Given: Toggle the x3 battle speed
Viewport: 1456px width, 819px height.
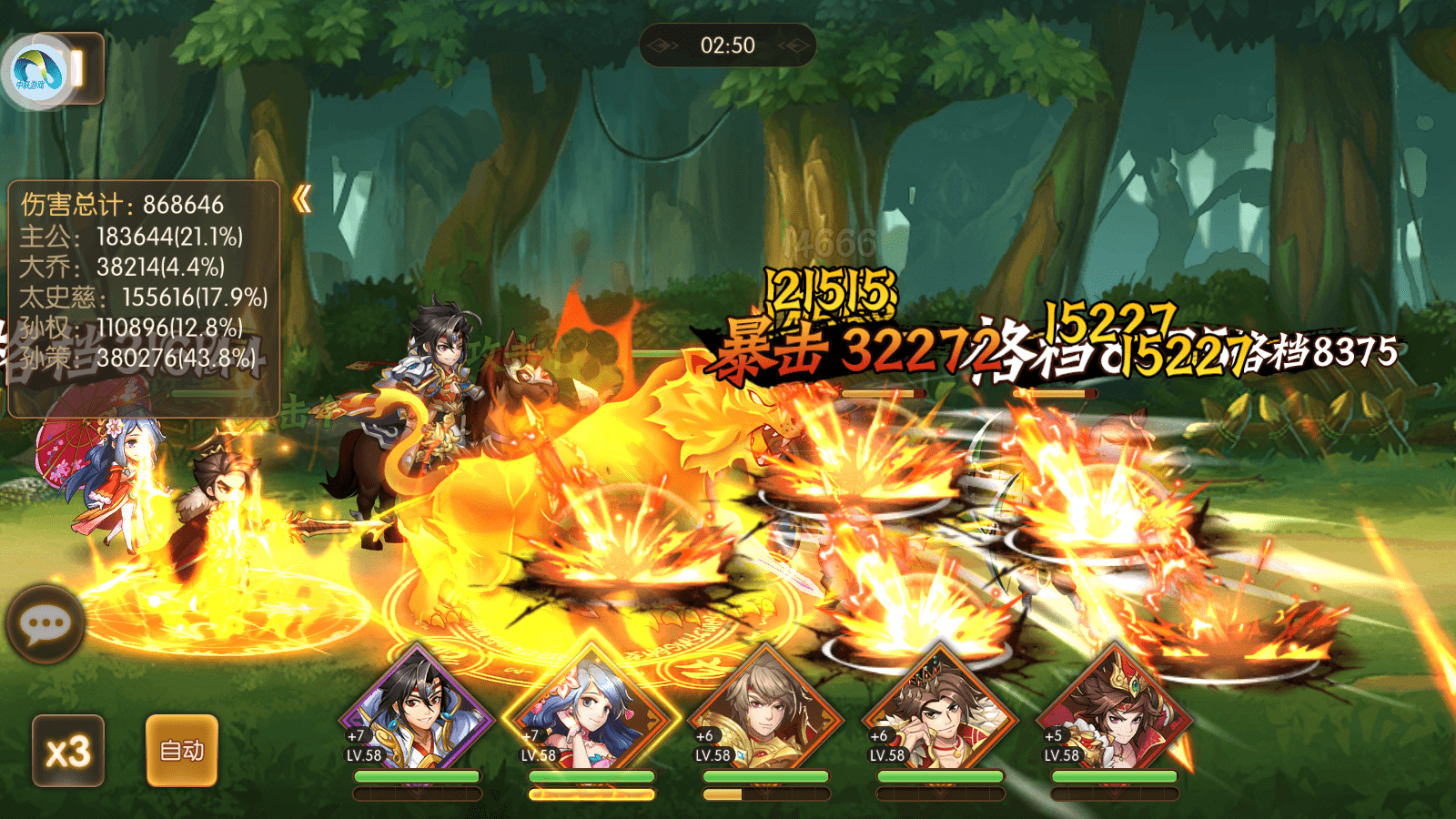Looking at the screenshot, I should [68, 751].
